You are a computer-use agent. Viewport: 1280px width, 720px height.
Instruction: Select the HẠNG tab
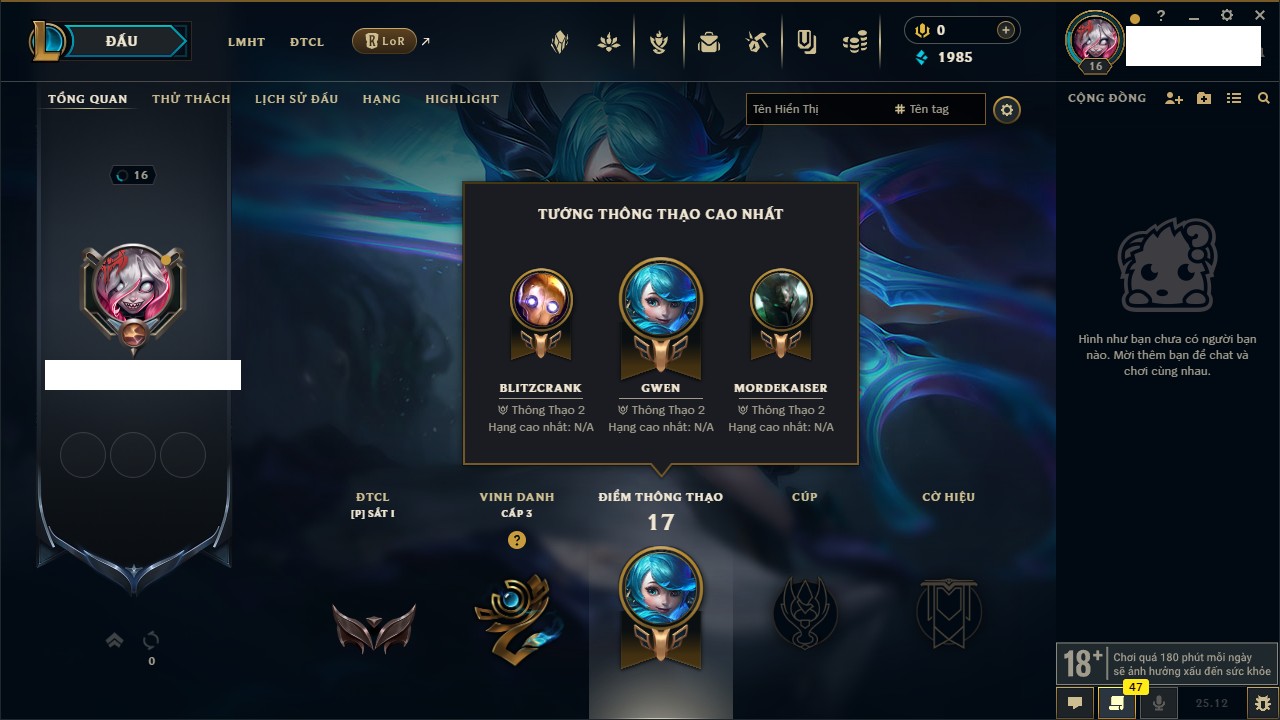pos(381,99)
